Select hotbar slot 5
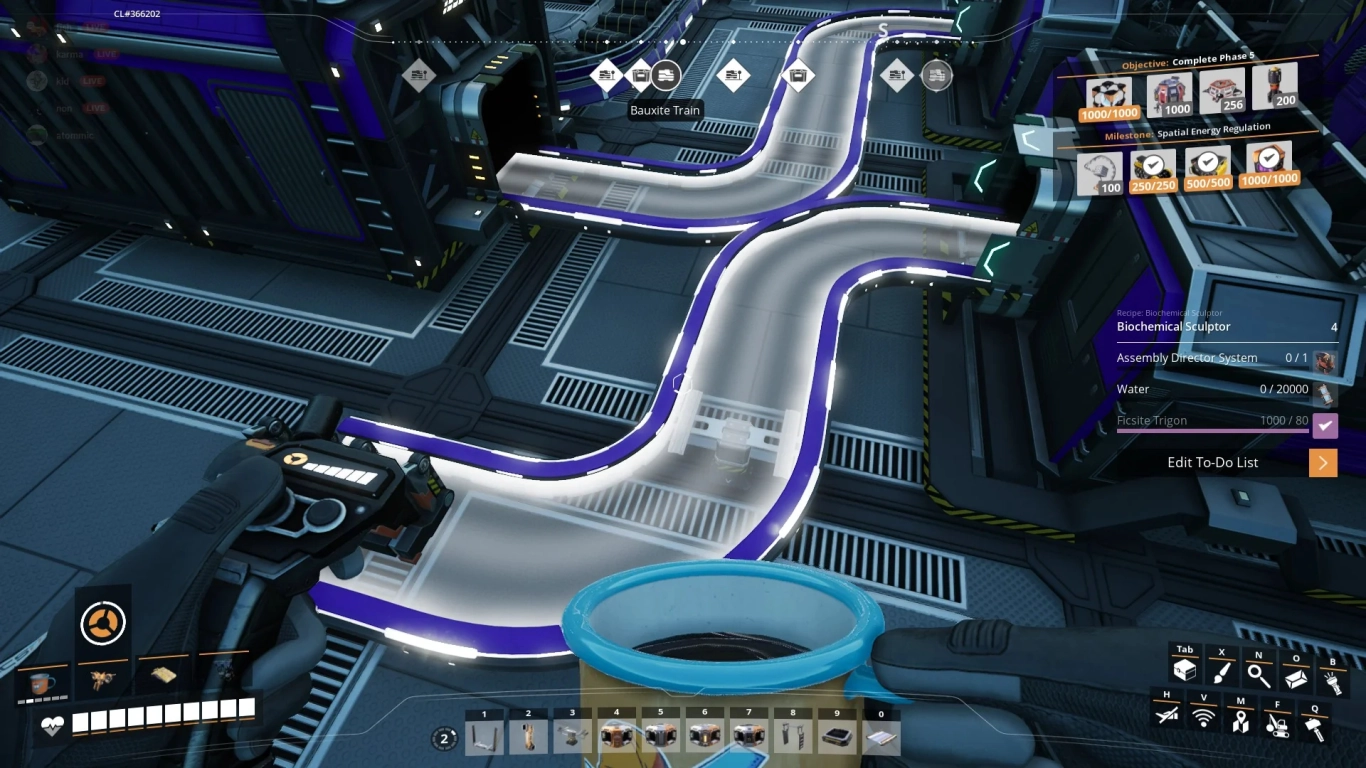 pos(661,737)
